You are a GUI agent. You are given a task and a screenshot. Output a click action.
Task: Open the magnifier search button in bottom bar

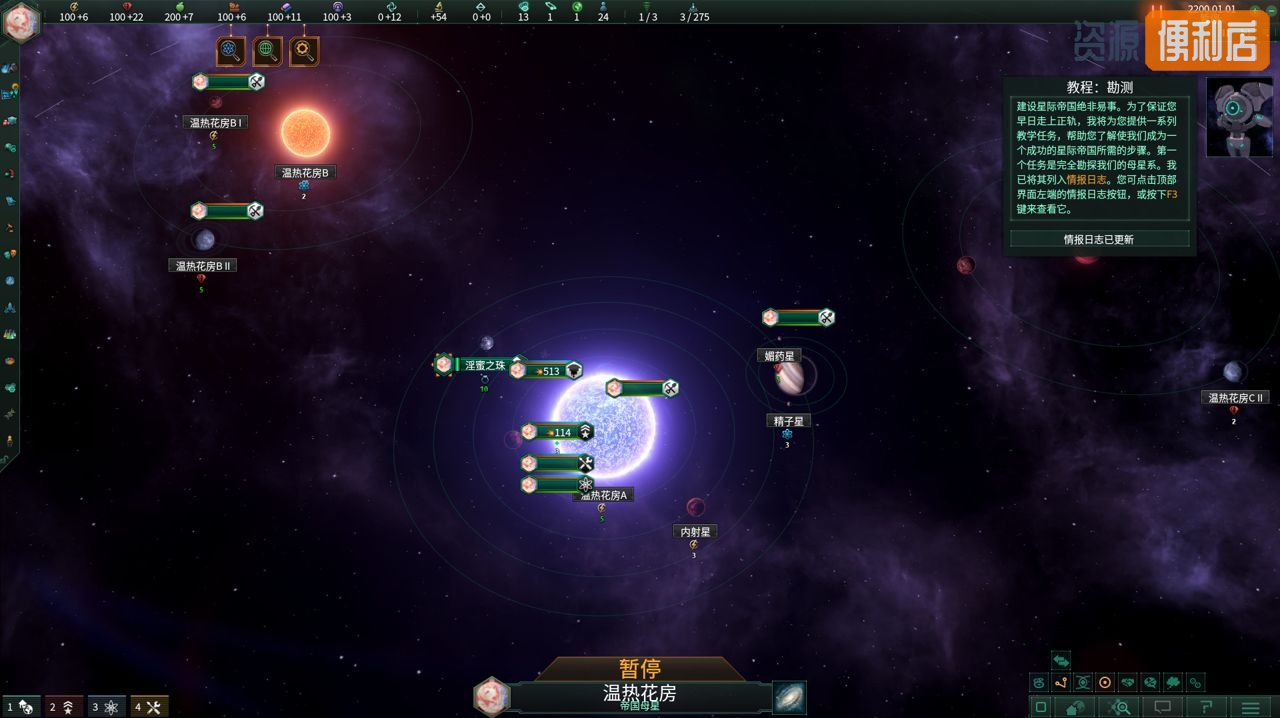point(1121,708)
